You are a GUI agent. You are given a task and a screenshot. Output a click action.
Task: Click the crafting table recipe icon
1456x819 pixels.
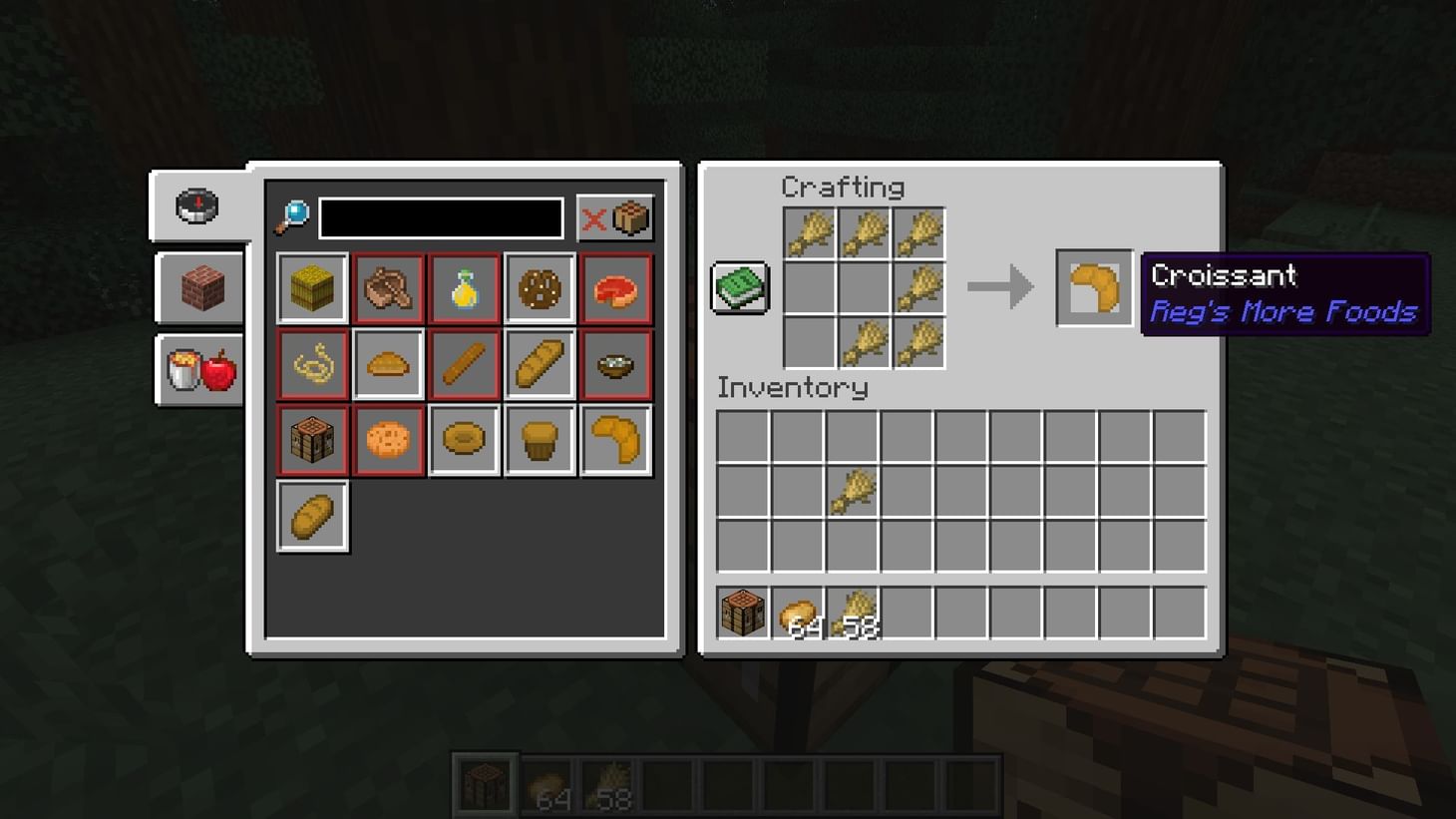pyautogui.click(x=312, y=440)
